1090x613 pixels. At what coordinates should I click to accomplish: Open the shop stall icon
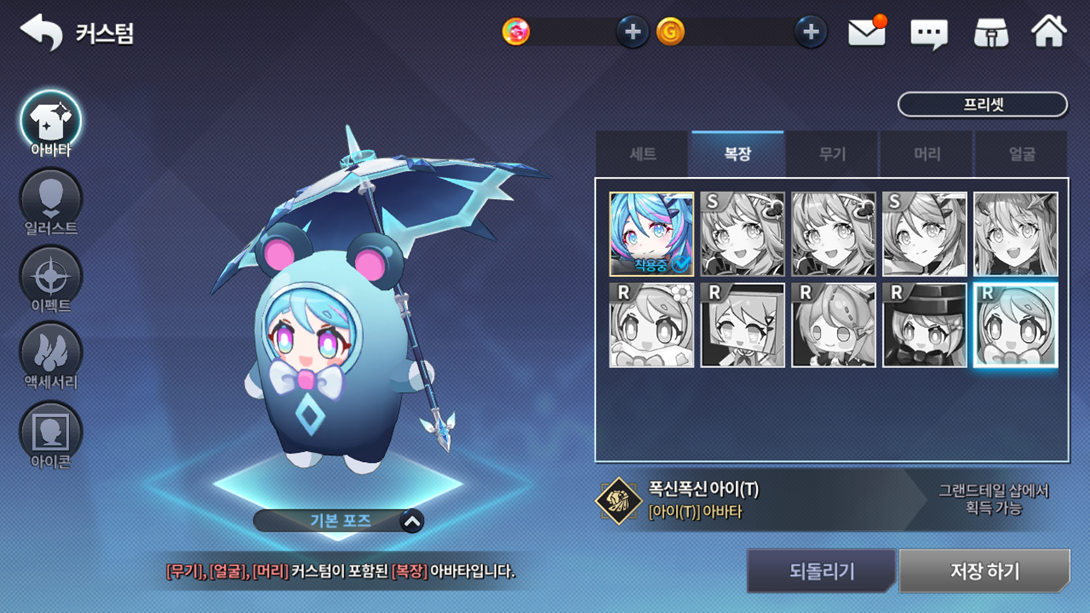pyautogui.click(x=990, y=33)
